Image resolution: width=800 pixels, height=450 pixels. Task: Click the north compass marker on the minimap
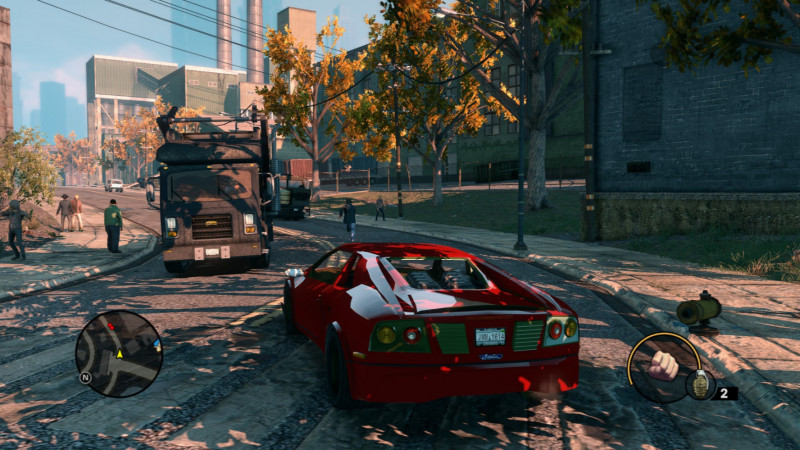[86, 377]
